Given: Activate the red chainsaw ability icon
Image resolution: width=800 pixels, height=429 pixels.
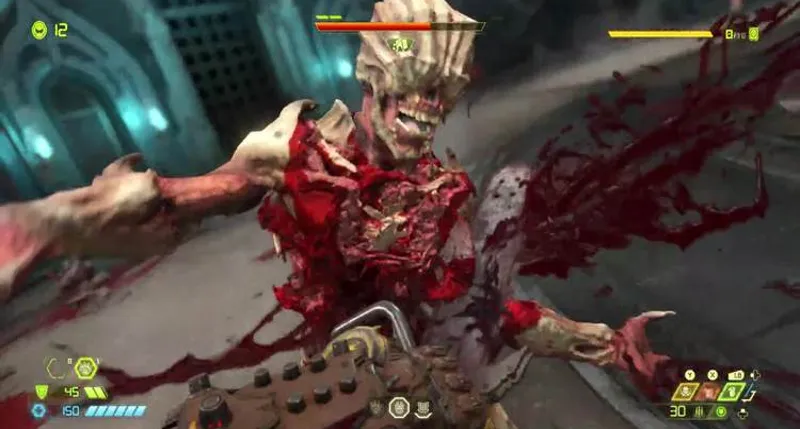Looking at the screenshot, I should click(x=709, y=391).
